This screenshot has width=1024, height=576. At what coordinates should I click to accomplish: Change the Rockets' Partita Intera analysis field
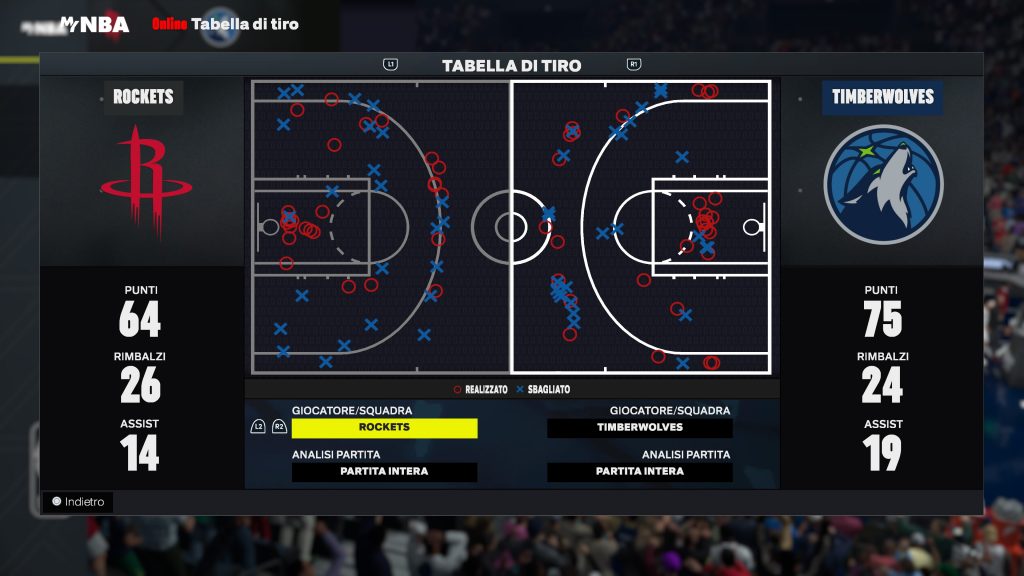click(384, 472)
